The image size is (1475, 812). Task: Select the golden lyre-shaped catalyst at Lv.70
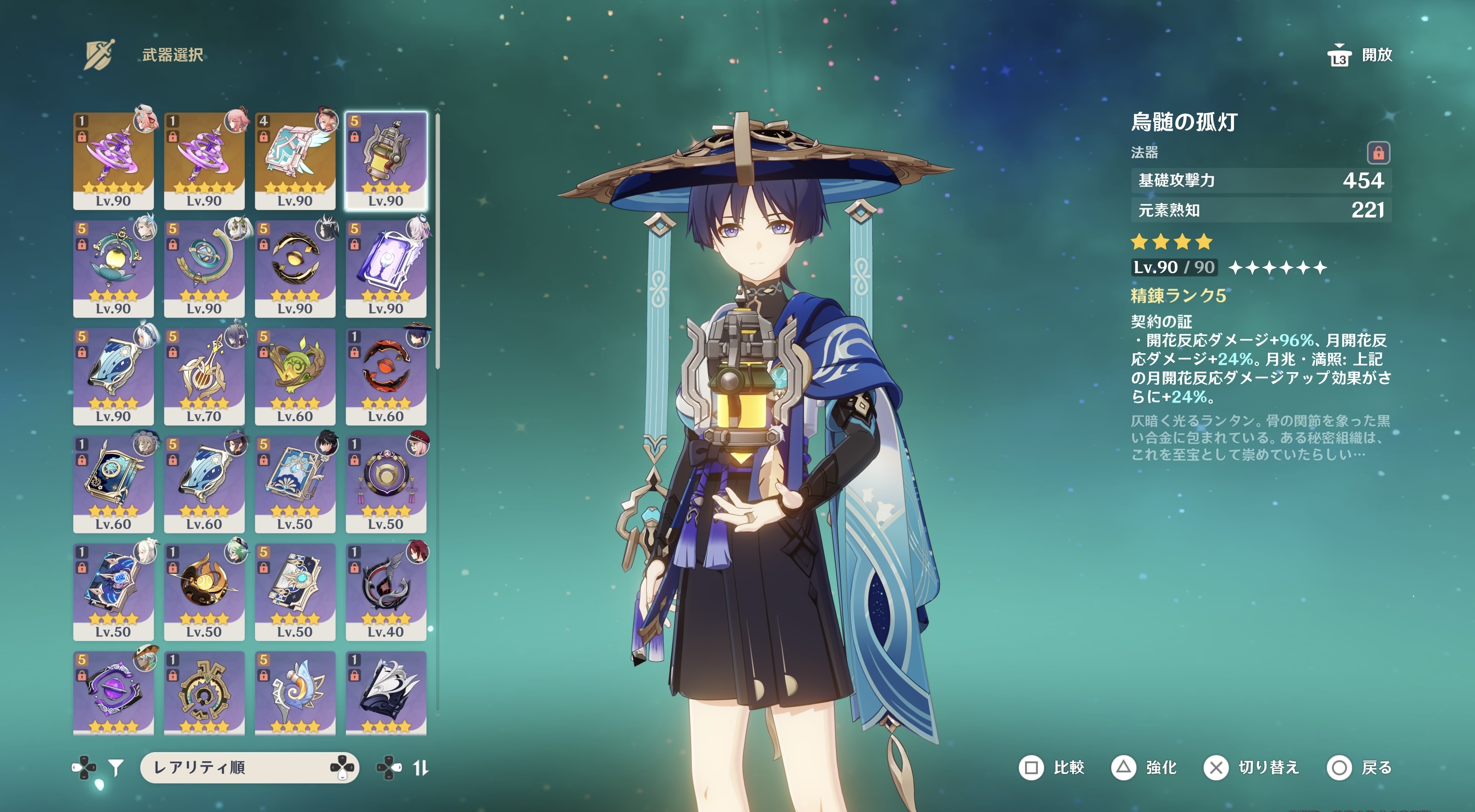pyautogui.click(x=204, y=376)
